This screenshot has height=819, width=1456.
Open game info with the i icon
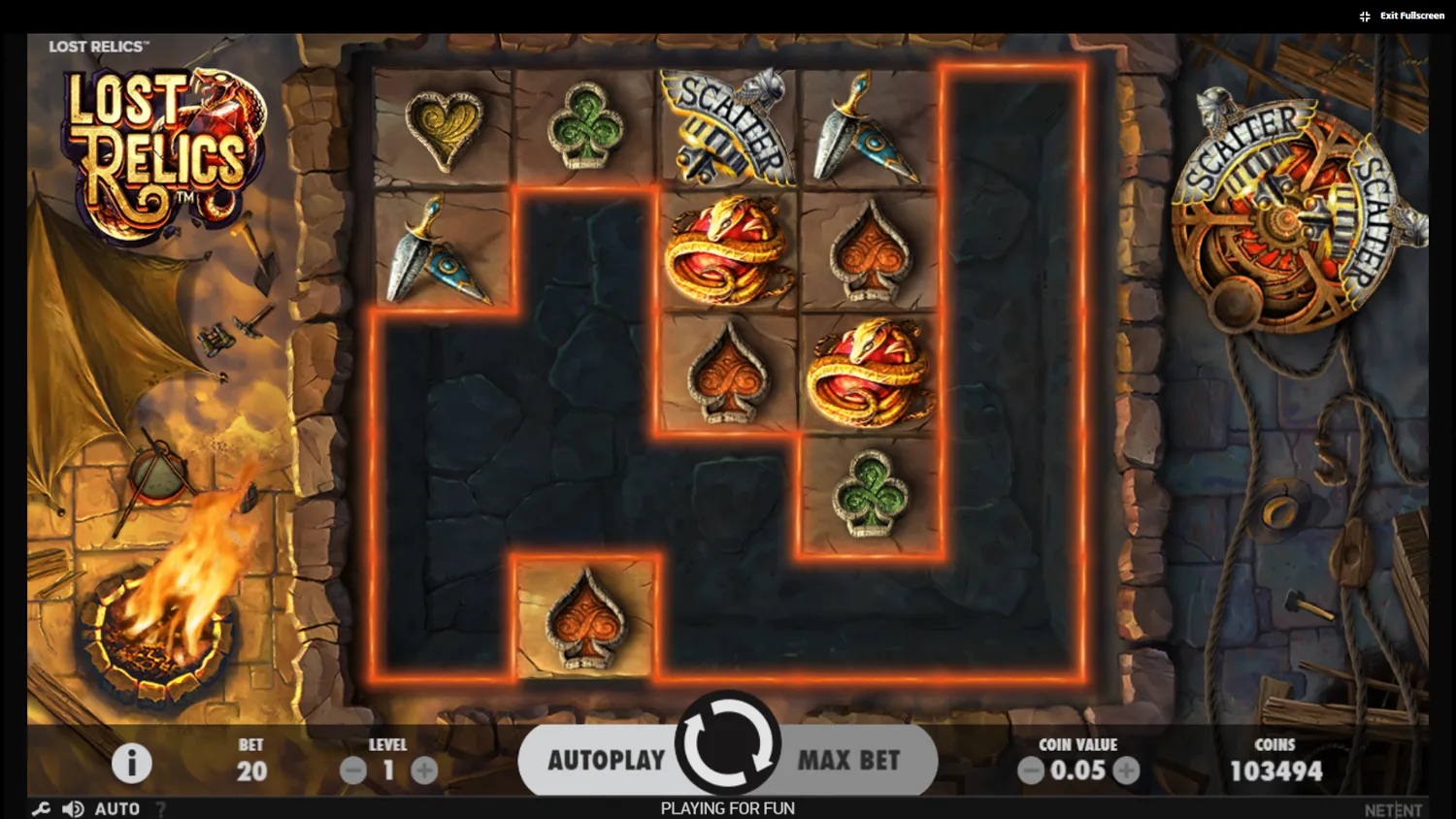131,763
